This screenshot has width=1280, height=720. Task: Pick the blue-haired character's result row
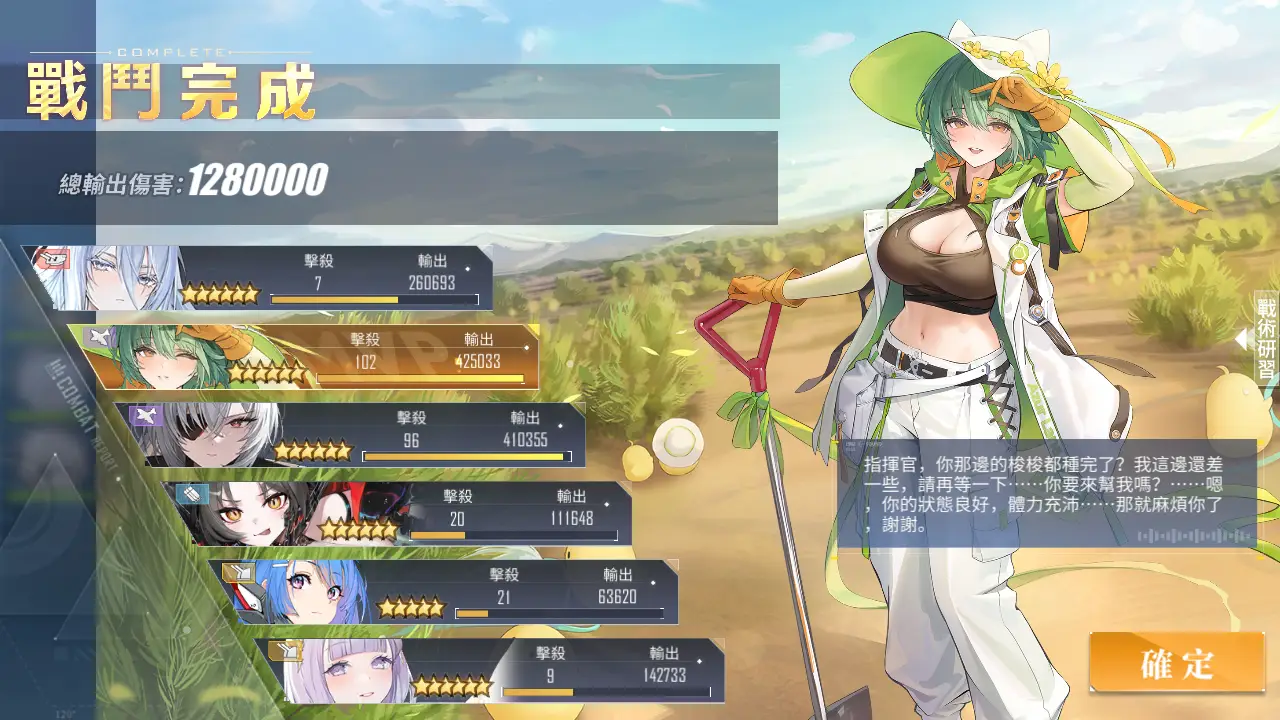(x=445, y=592)
